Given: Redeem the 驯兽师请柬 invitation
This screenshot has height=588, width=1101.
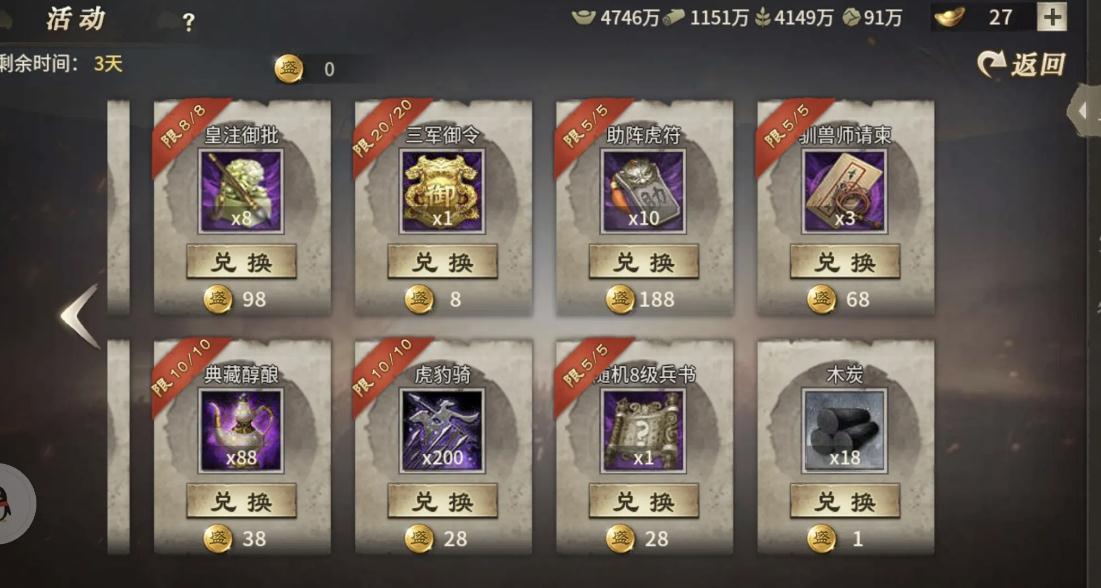Looking at the screenshot, I should (x=844, y=262).
